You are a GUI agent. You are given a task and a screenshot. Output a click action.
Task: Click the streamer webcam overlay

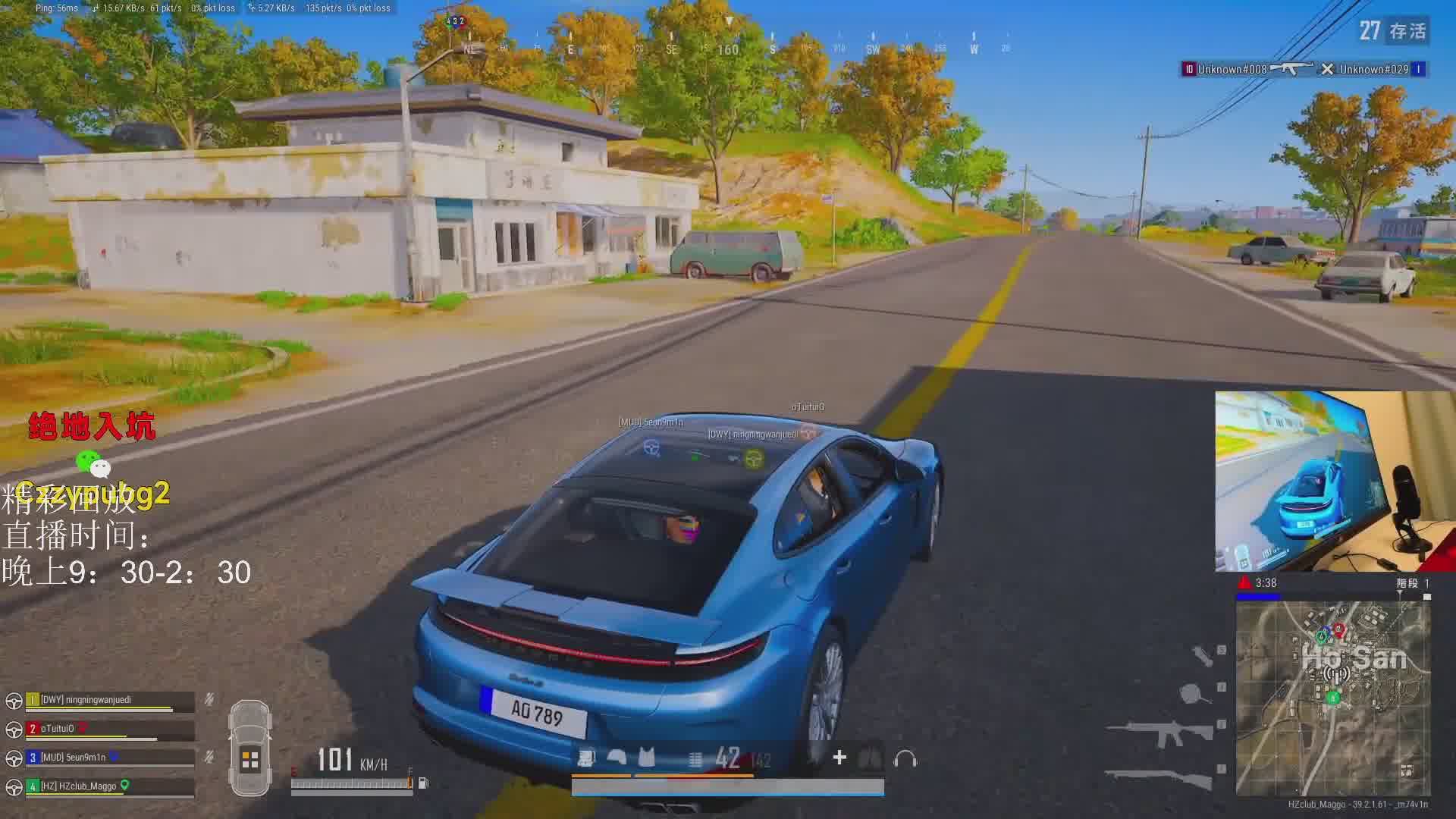tap(1335, 482)
